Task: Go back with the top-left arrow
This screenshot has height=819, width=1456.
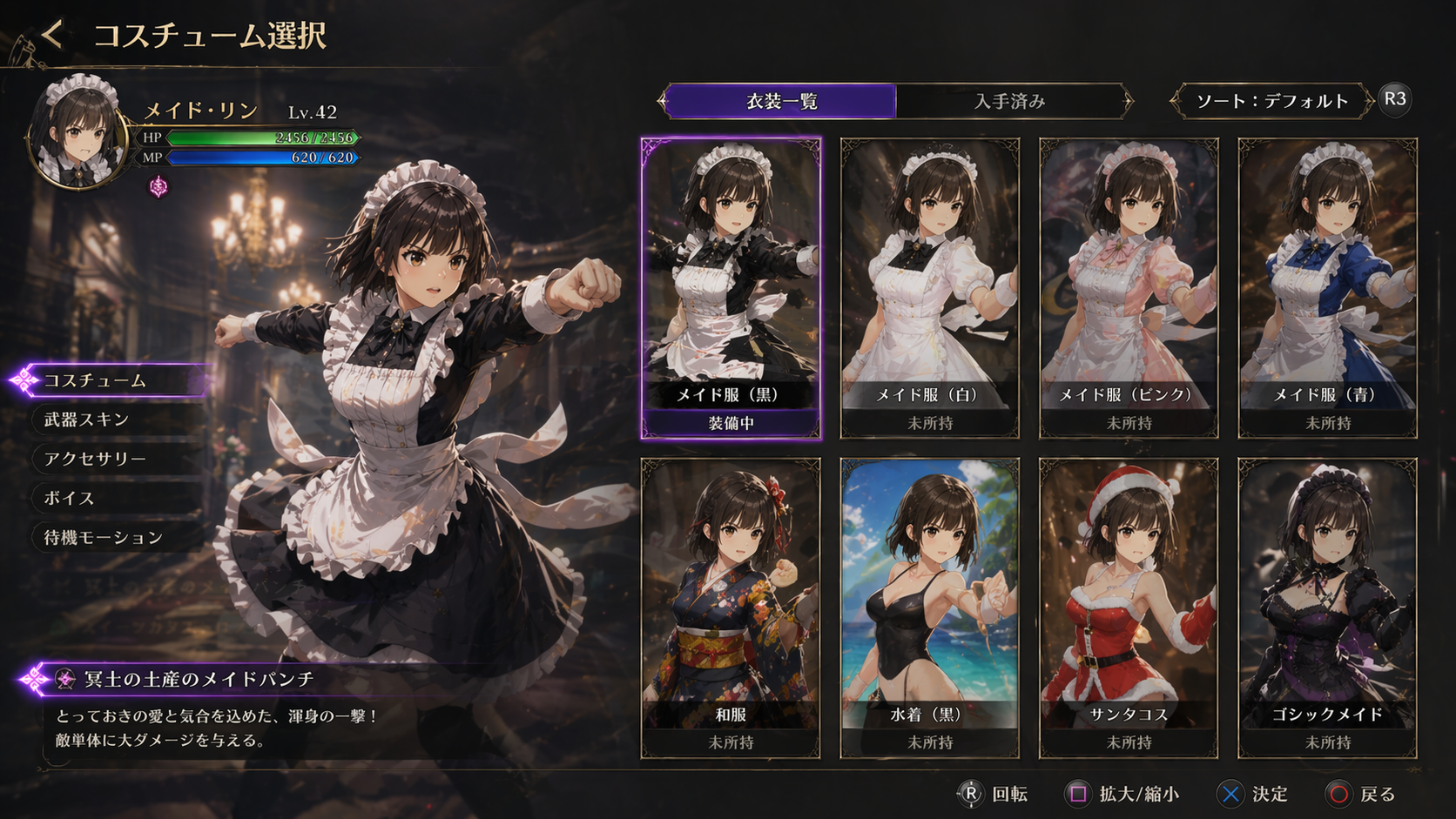Action: (x=52, y=35)
